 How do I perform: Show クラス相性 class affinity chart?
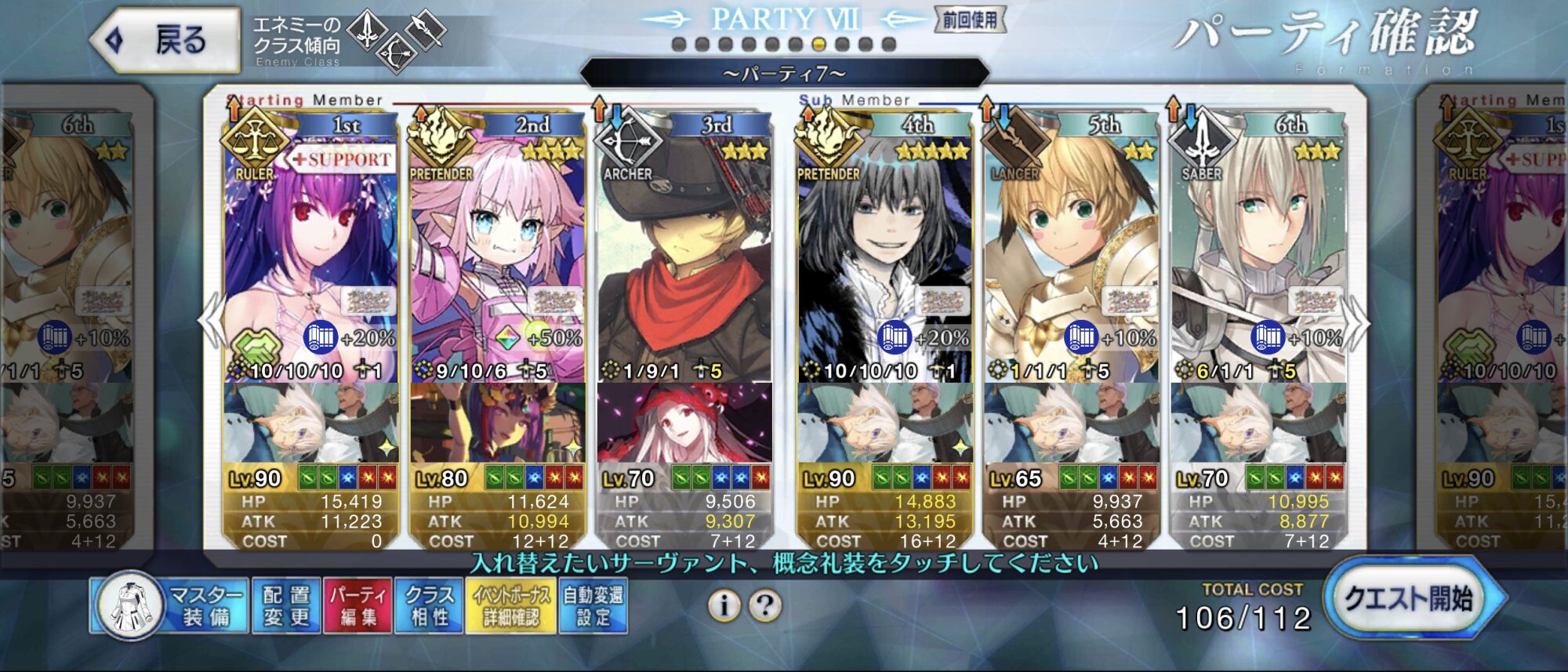[430, 605]
